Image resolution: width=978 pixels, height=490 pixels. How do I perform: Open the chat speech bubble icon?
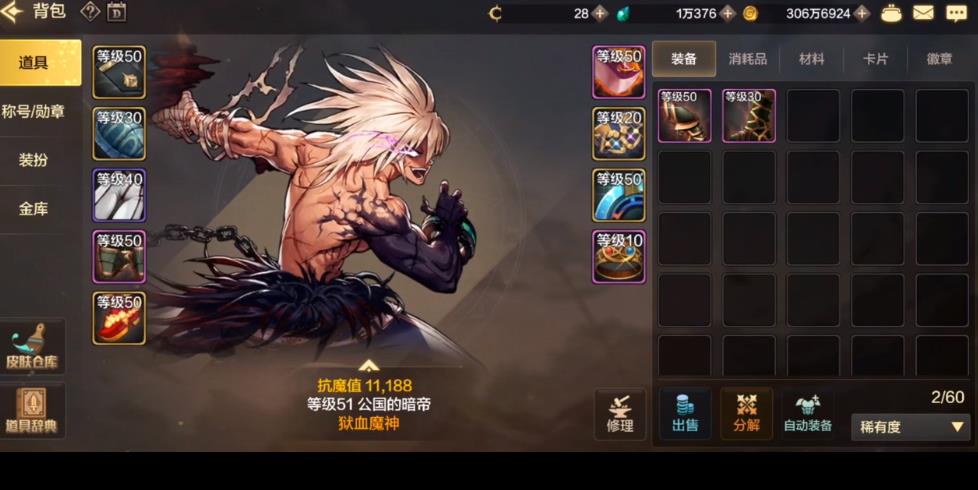pyautogui.click(x=956, y=13)
